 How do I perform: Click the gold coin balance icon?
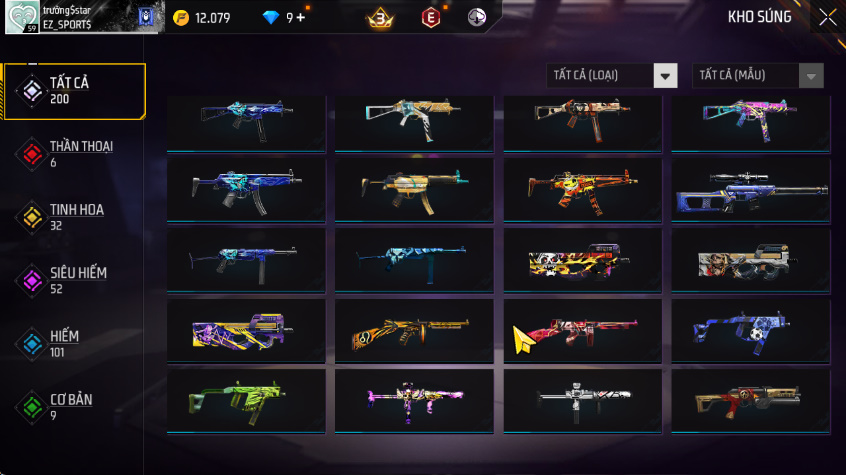coord(181,18)
